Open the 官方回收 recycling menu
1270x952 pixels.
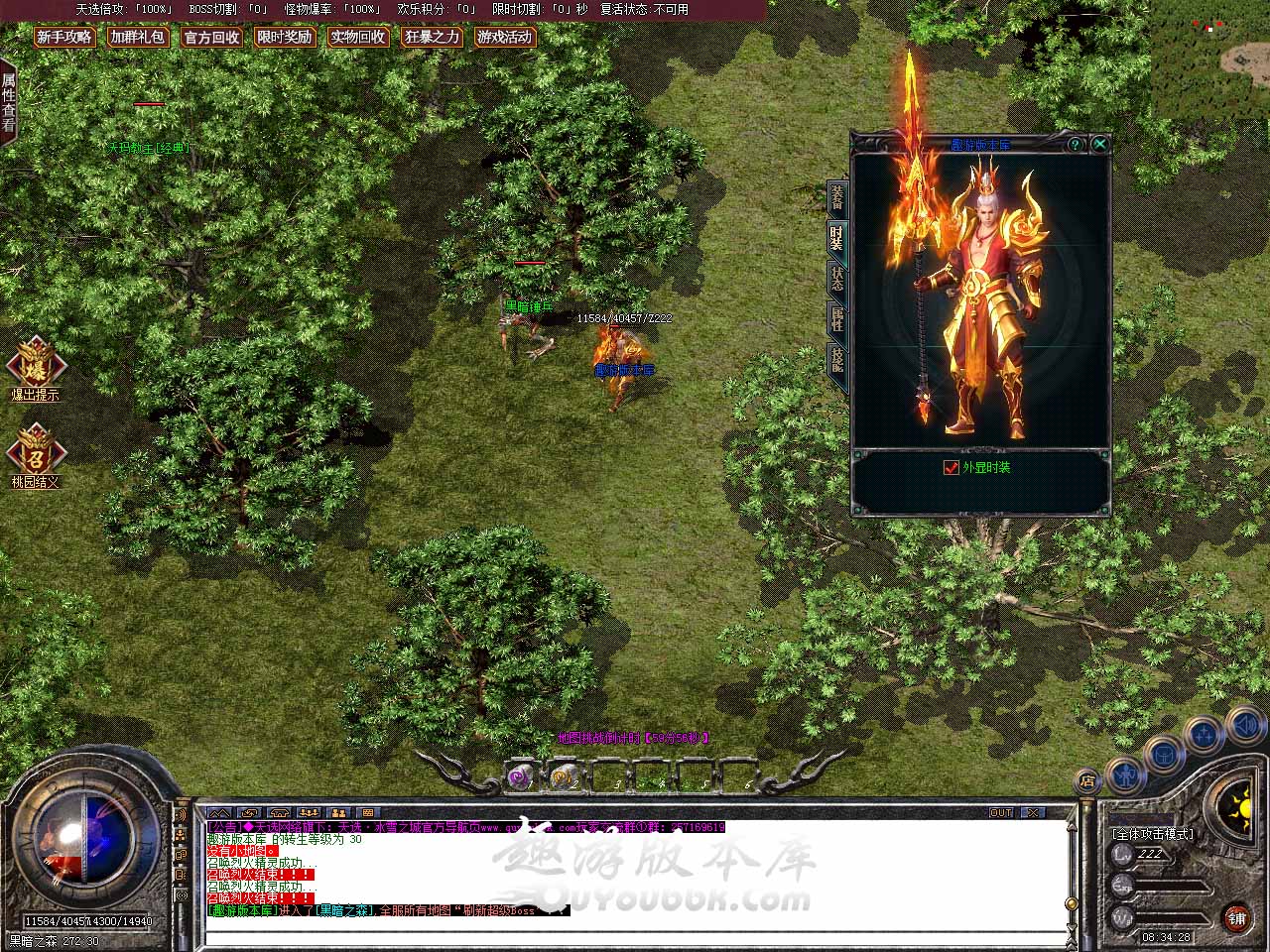211,38
